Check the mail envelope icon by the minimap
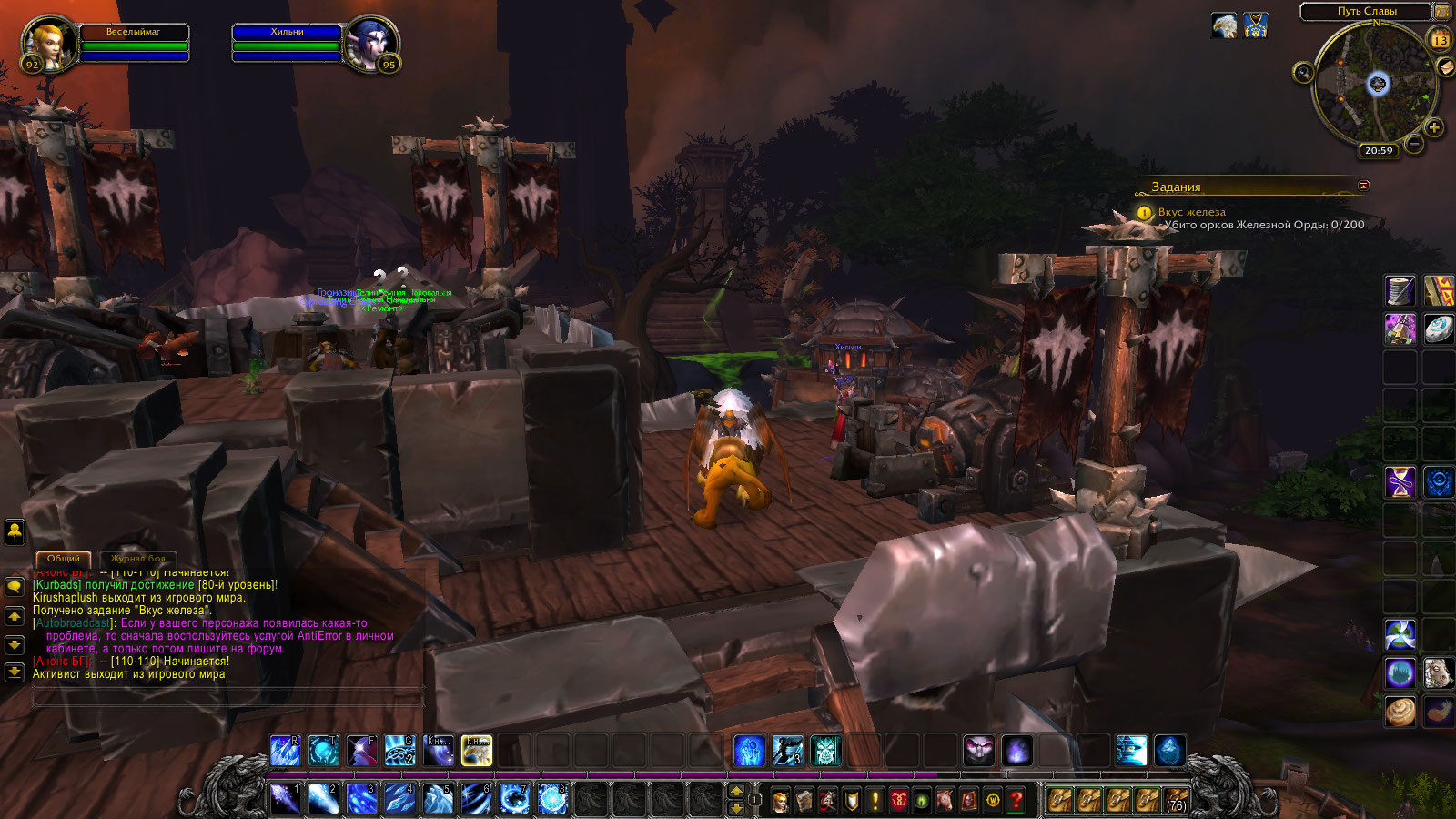1456x819 pixels. pyautogui.click(x=1445, y=67)
